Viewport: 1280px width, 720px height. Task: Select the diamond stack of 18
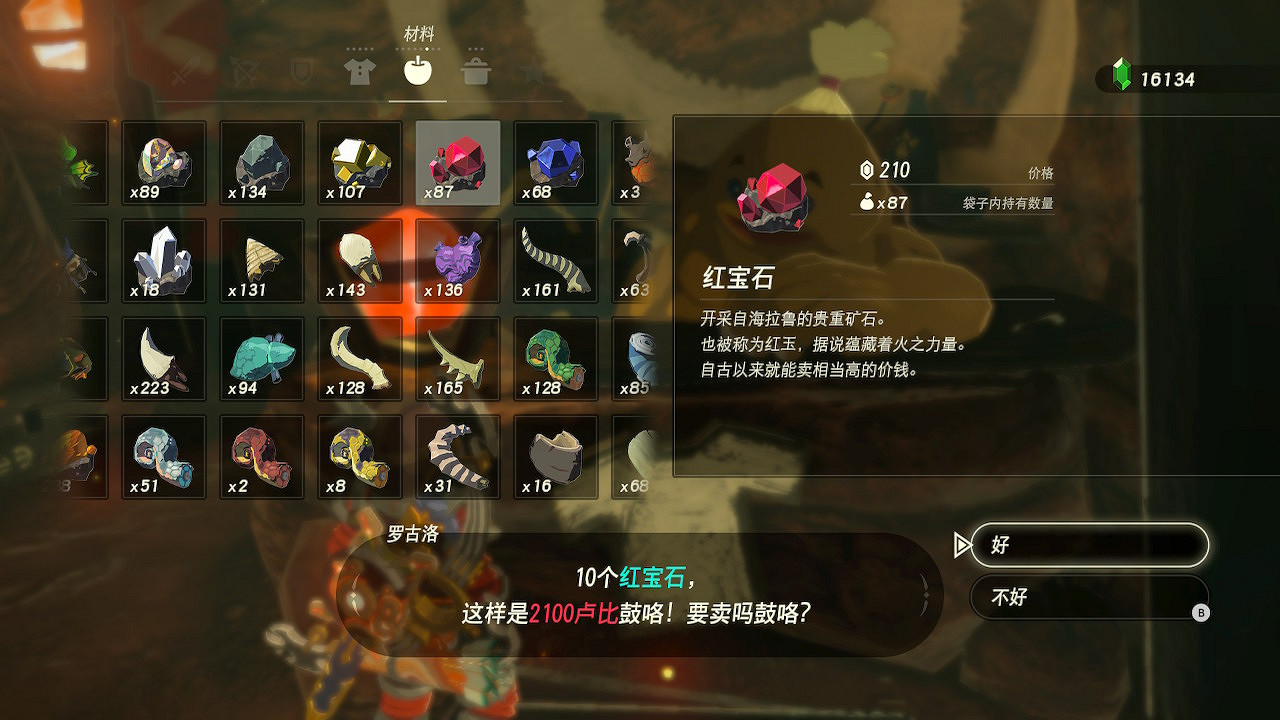(163, 260)
